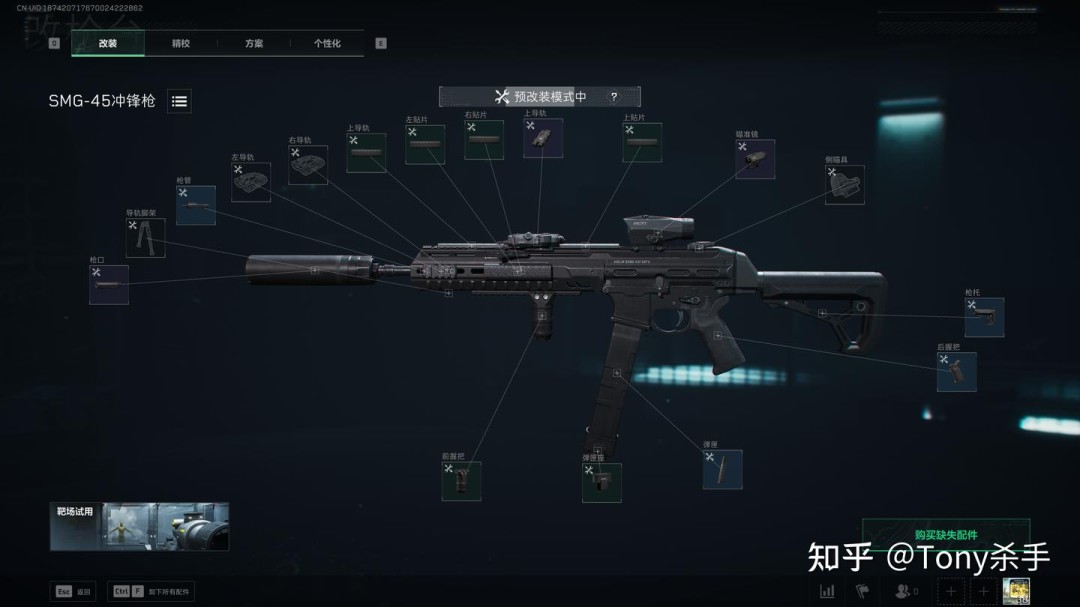Select the 枪口 muzzle attachment slot
The height and width of the screenshot is (607, 1080).
(x=109, y=285)
